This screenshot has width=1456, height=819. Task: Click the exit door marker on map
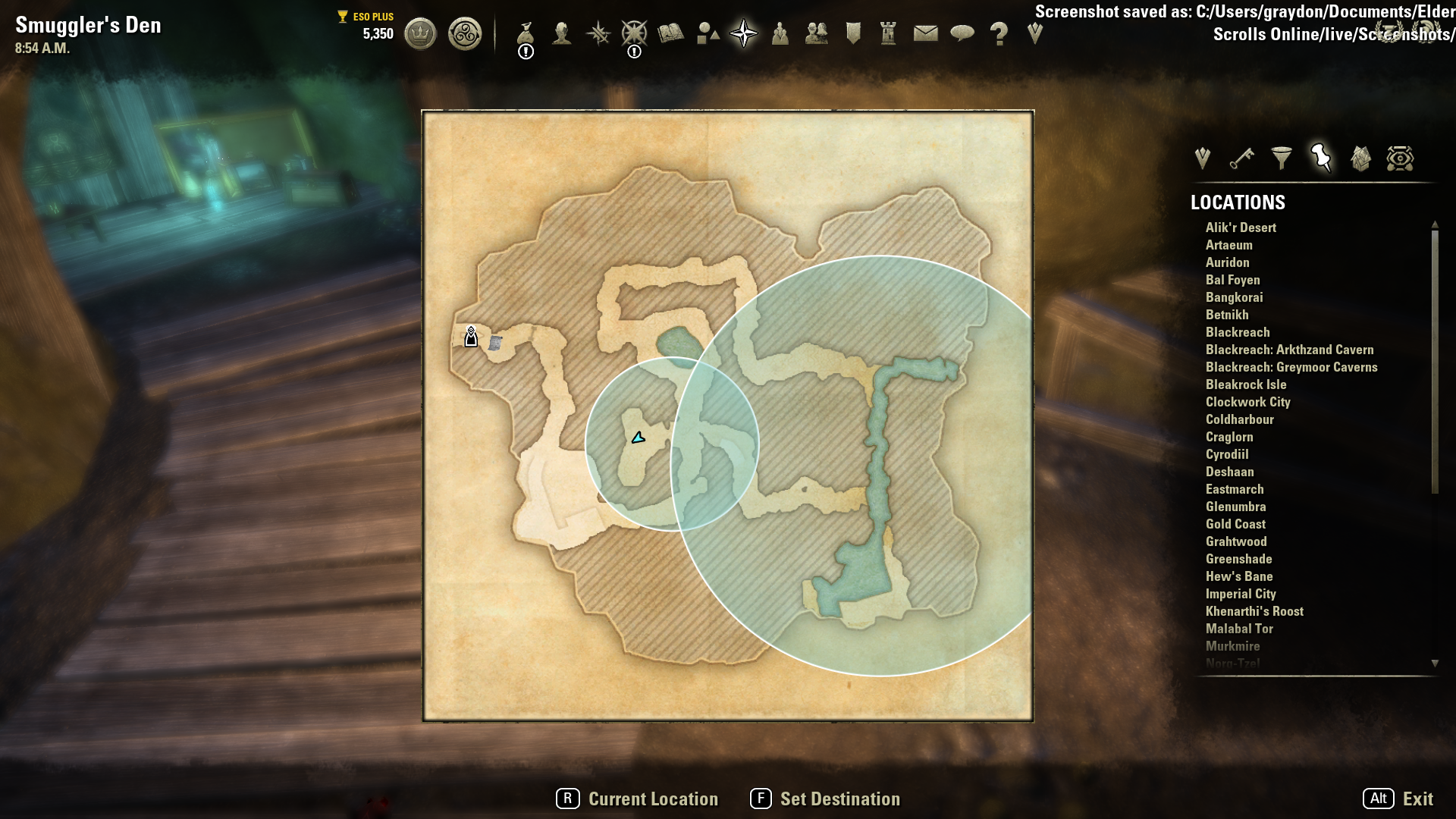pyautogui.click(x=471, y=337)
